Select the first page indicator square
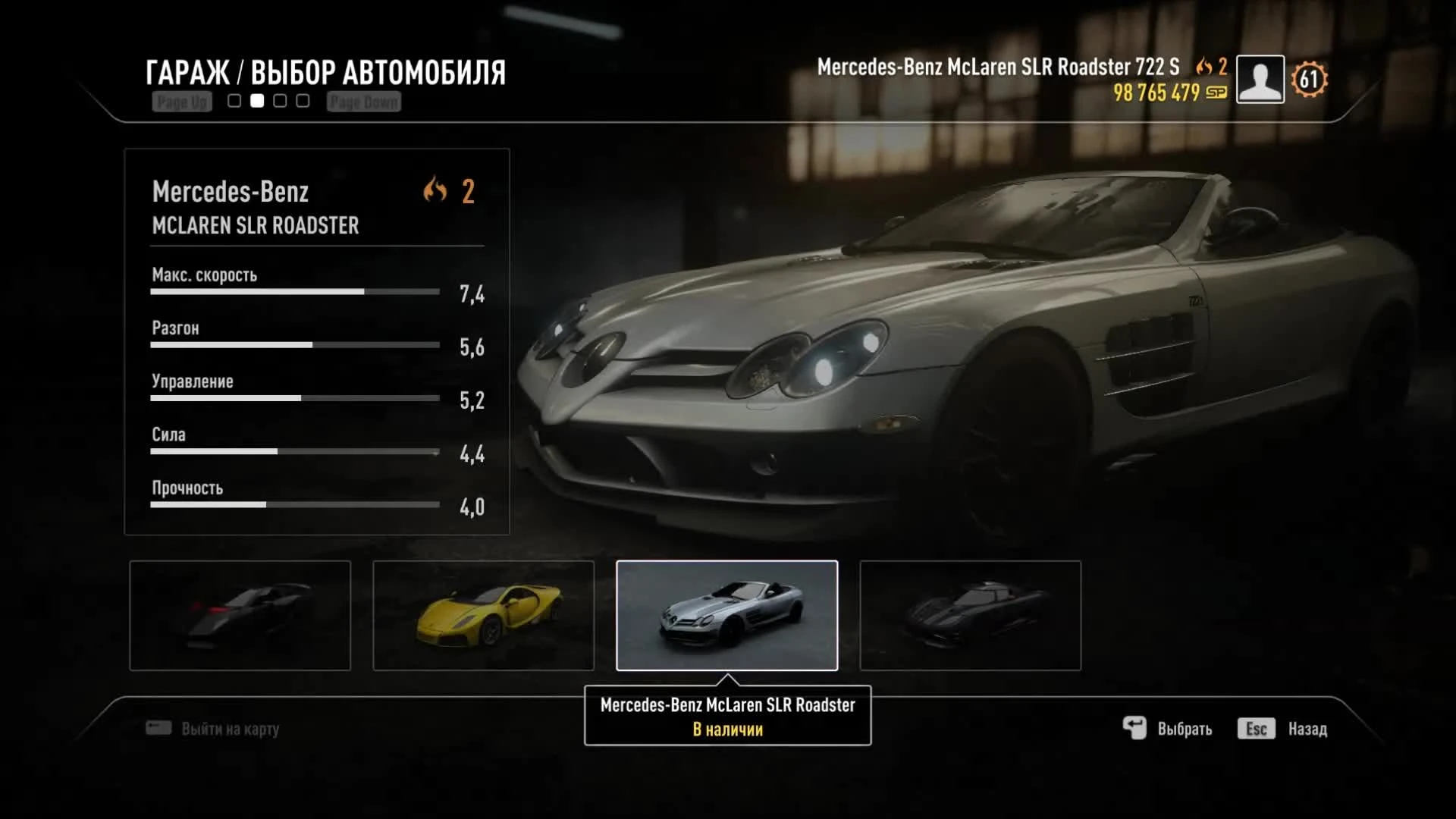This screenshot has width=1456, height=819. [233, 99]
